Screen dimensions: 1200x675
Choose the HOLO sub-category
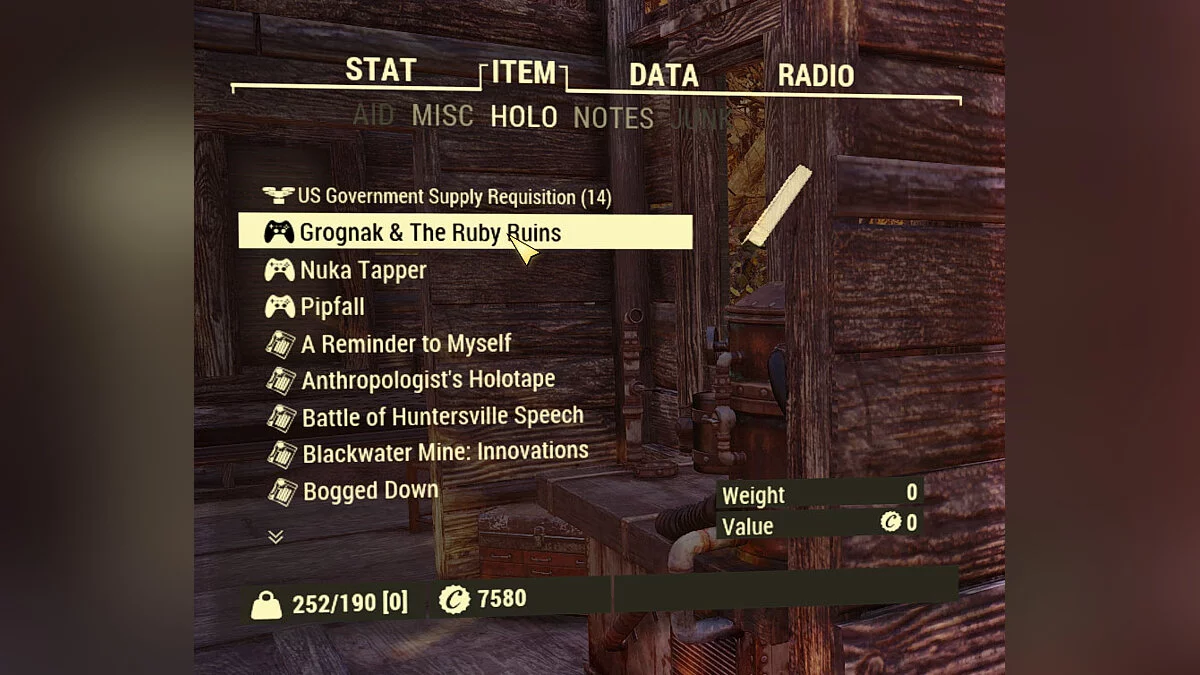click(x=523, y=117)
